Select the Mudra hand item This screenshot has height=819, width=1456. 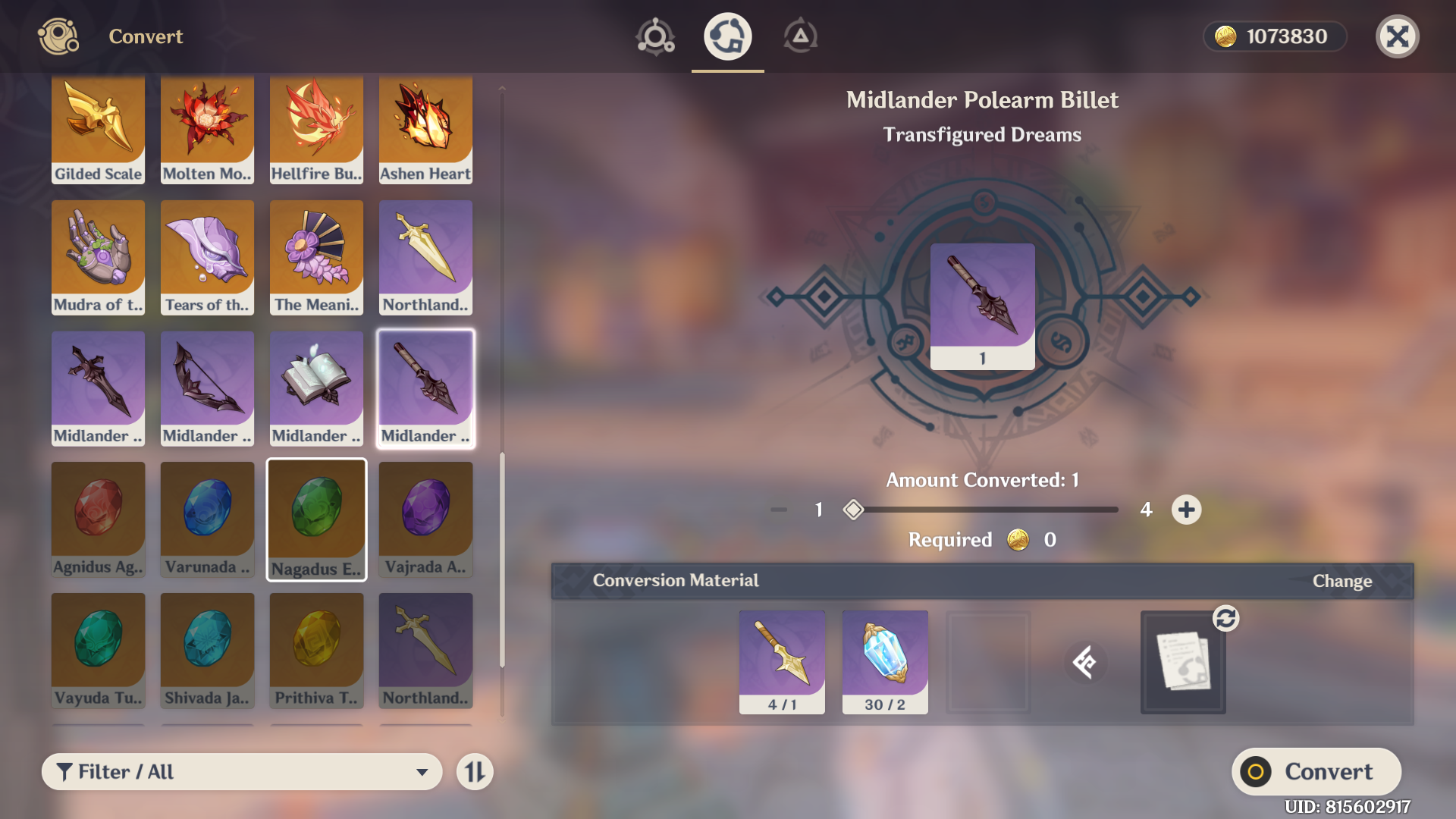98,257
